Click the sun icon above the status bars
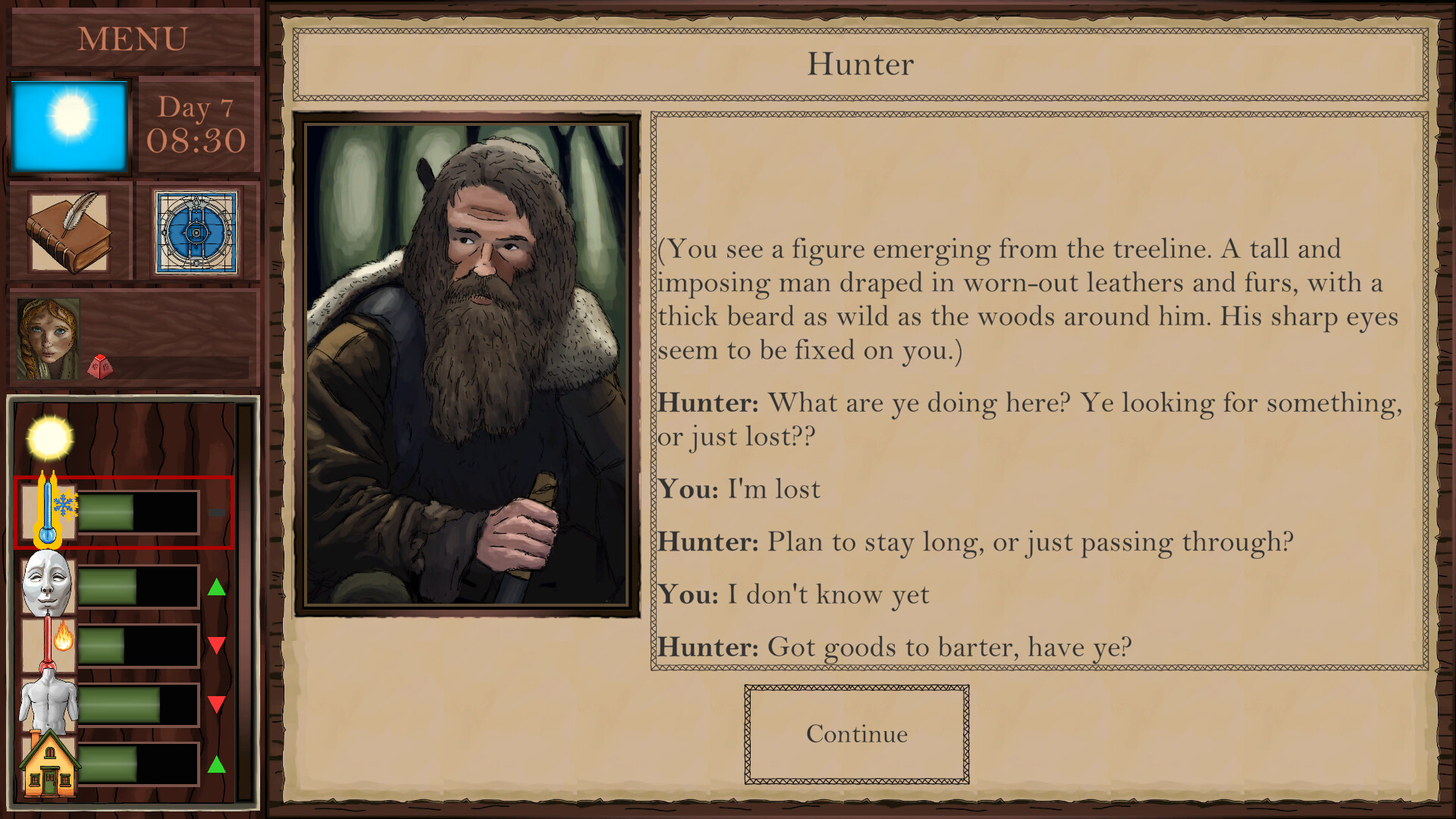This screenshot has width=1456, height=819. click(x=47, y=438)
